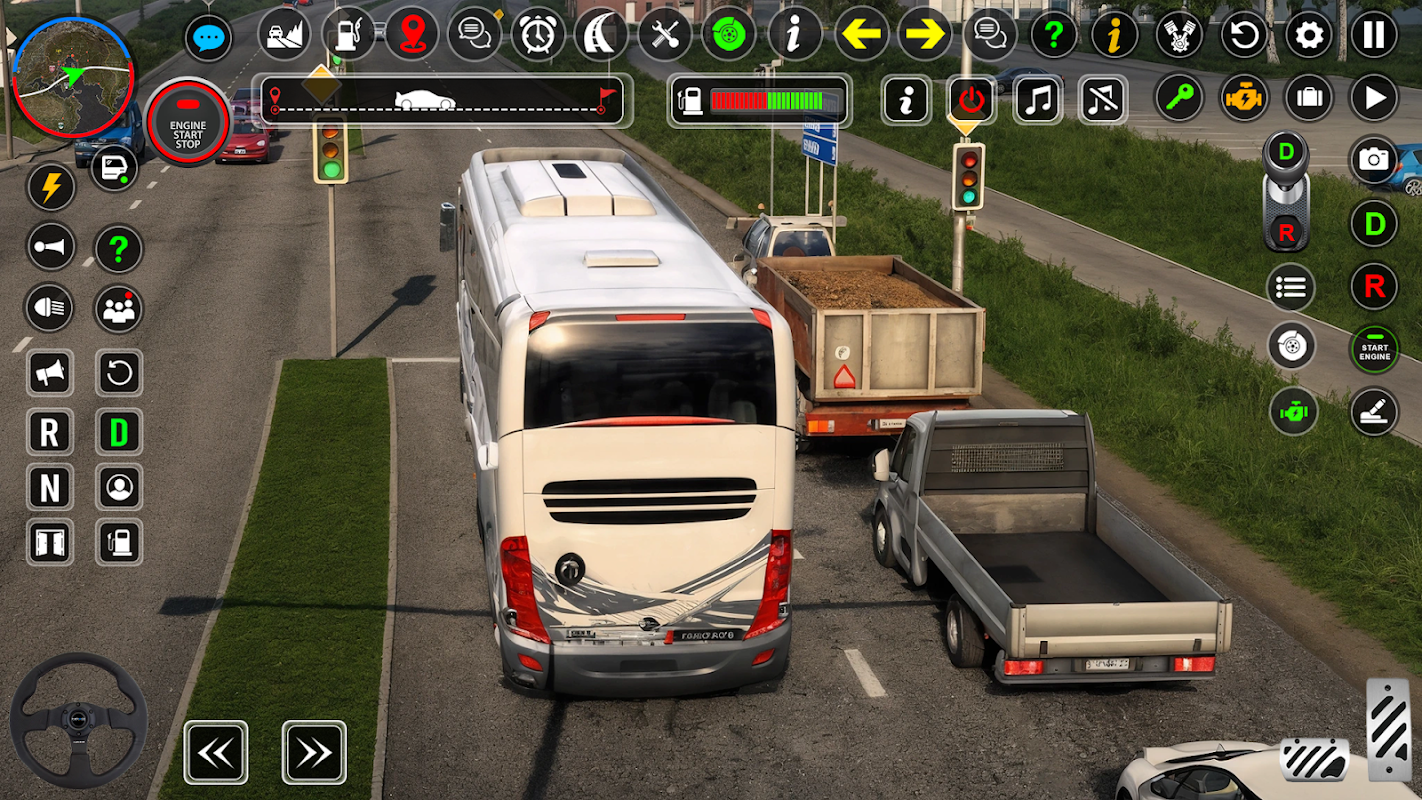Image resolution: width=1422 pixels, height=800 pixels.
Task: Click the red map location pin icon
Action: (x=410, y=35)
